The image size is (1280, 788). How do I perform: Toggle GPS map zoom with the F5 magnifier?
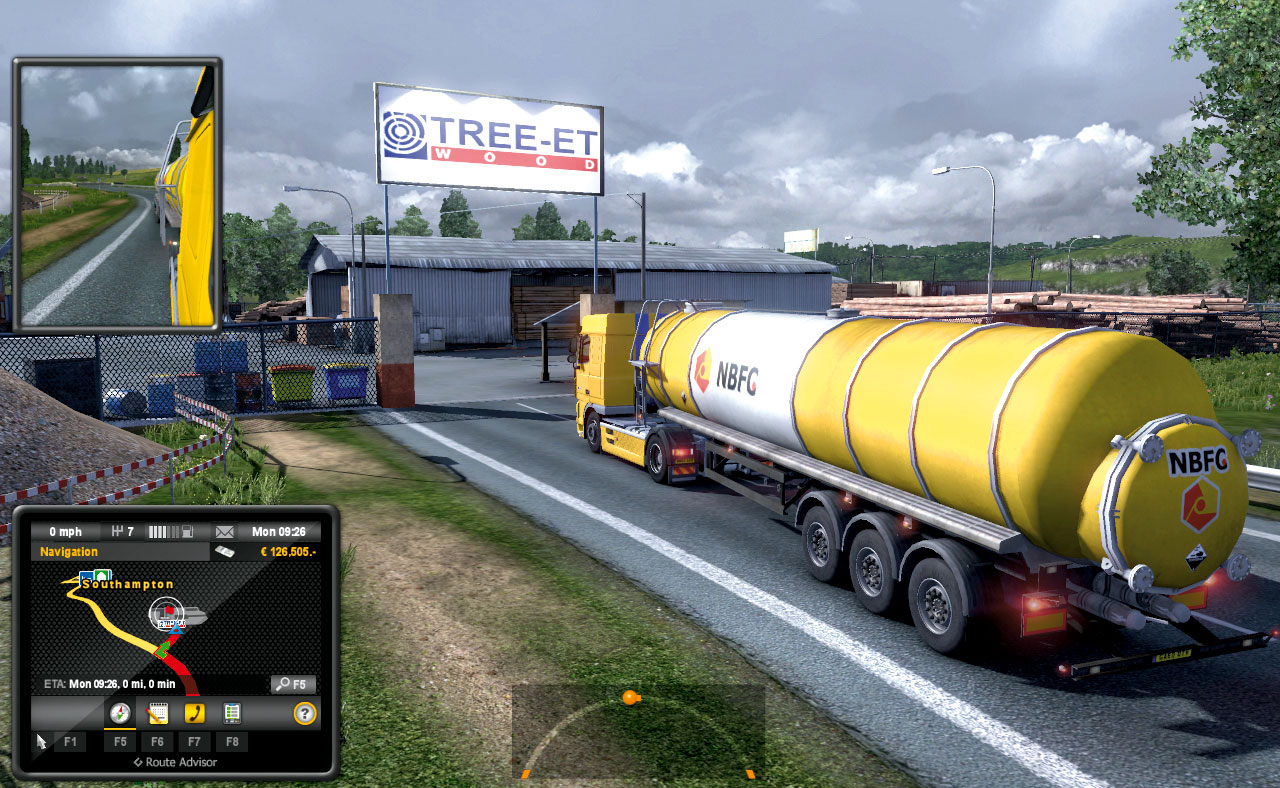pos(293,683)
